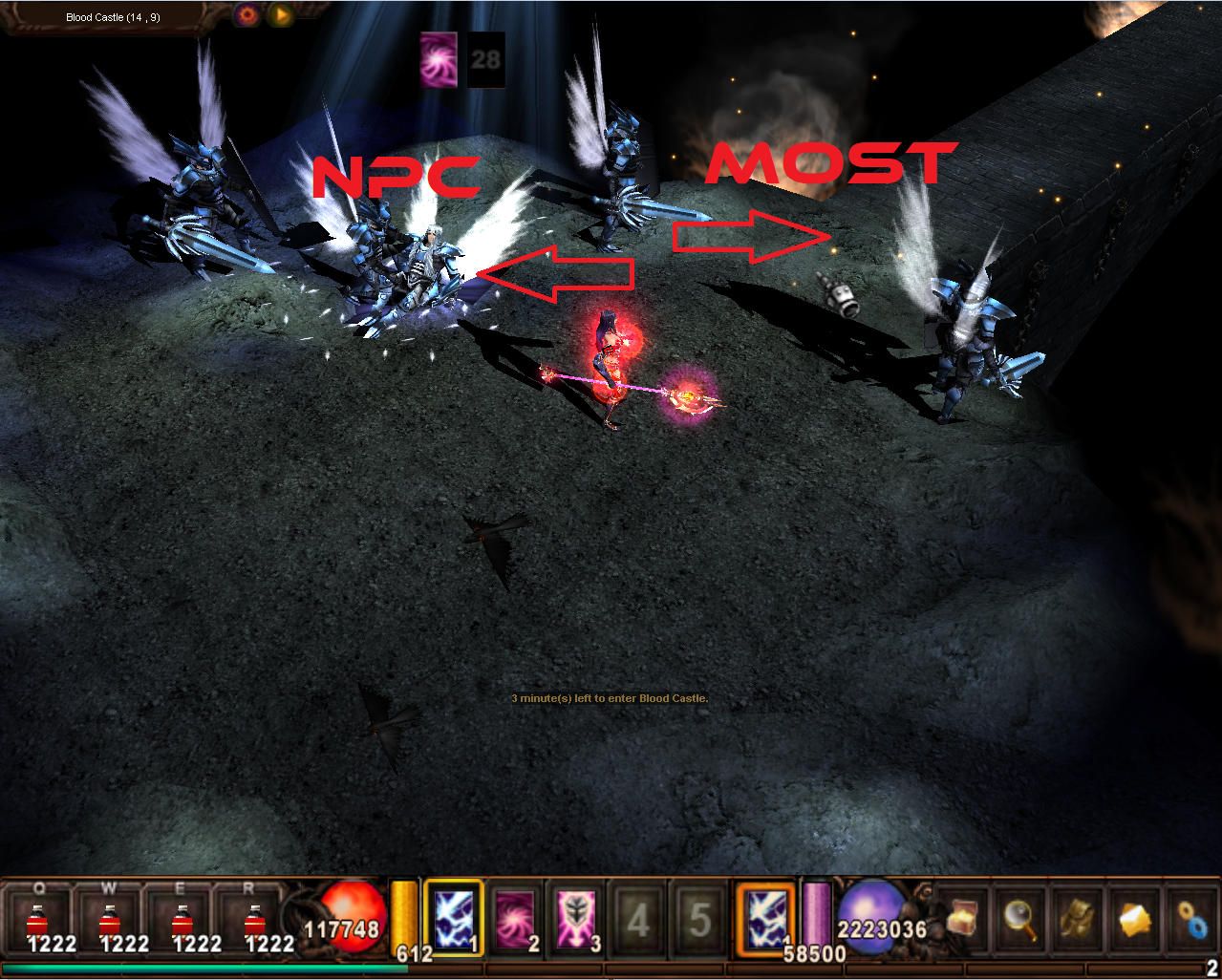Use the Q potion slot
The height and width of the screenshot is (980, 1222).
[x=39, y=920]
